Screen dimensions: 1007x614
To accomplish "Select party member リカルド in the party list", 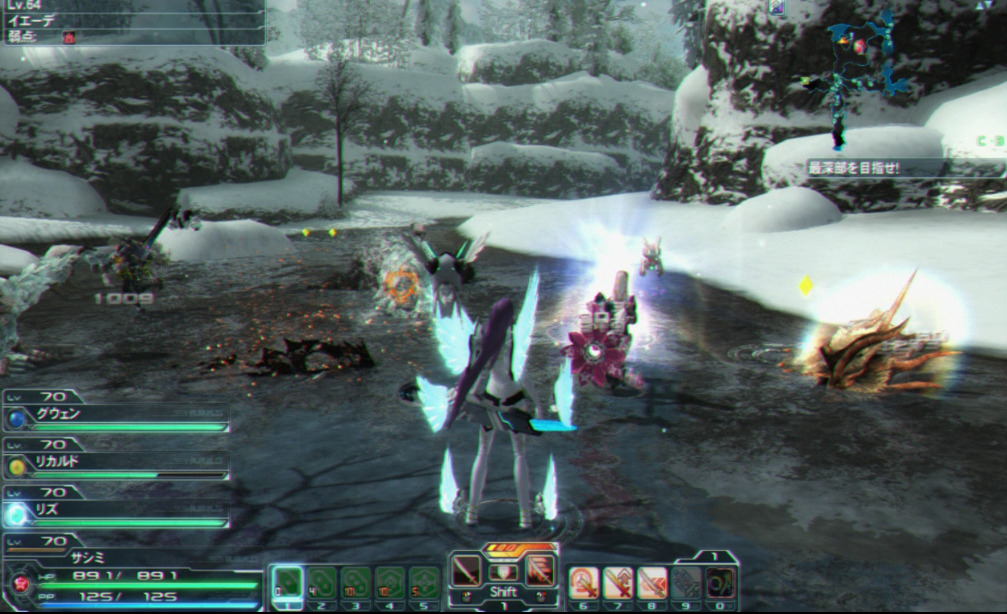I will [115, 465].
